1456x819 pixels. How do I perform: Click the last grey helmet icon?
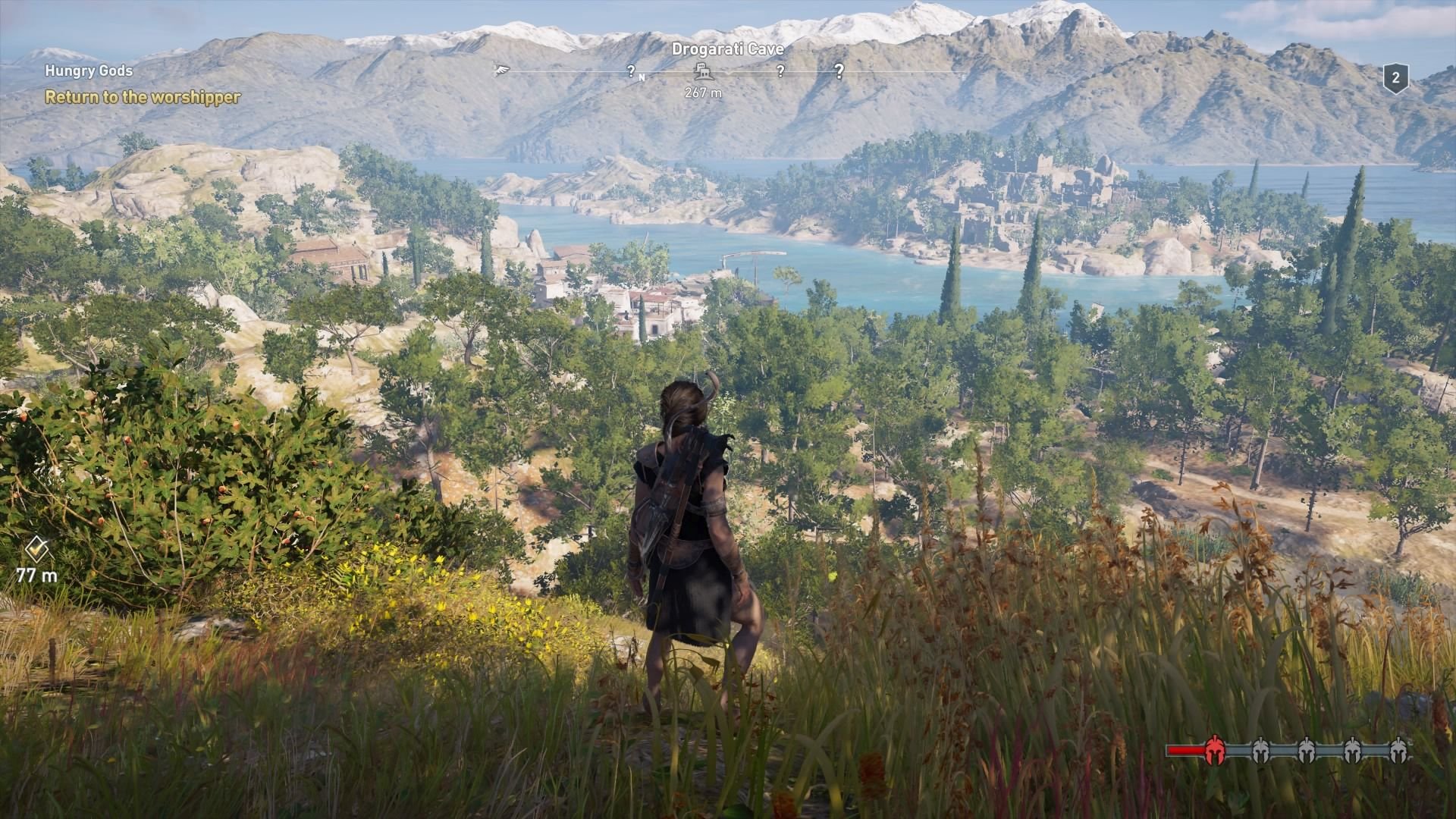coord(1399,751)
